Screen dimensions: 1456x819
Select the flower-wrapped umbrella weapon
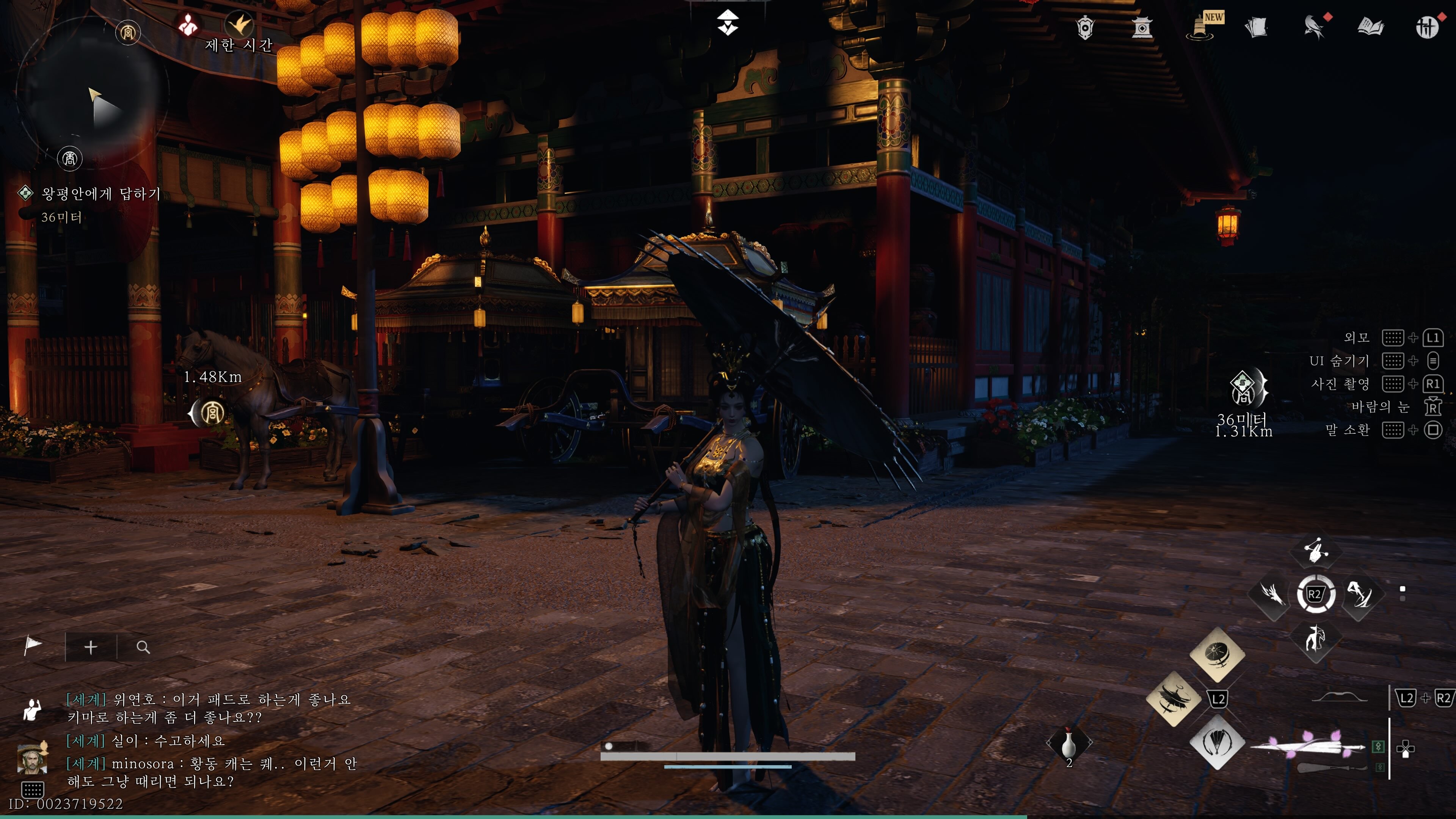pos(1309,746)
